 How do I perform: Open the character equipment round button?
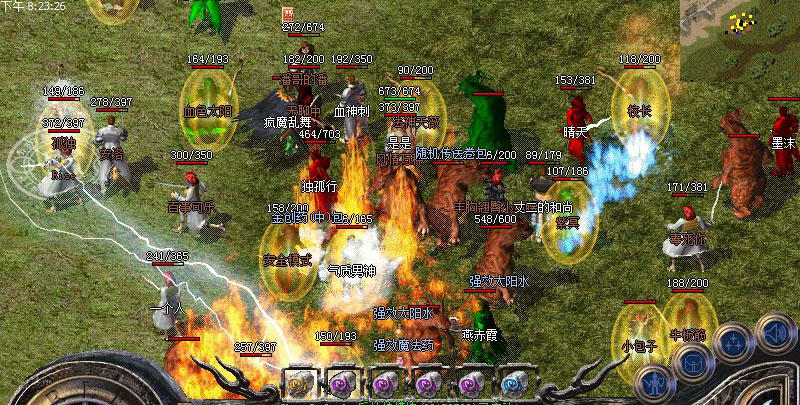click(654, 380)
